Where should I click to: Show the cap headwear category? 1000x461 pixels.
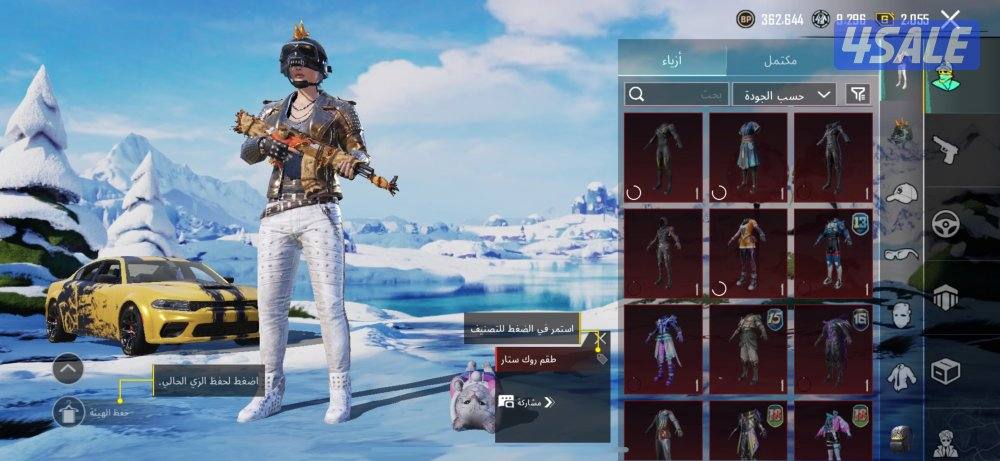pyautogui.click(x=901, y=193)
